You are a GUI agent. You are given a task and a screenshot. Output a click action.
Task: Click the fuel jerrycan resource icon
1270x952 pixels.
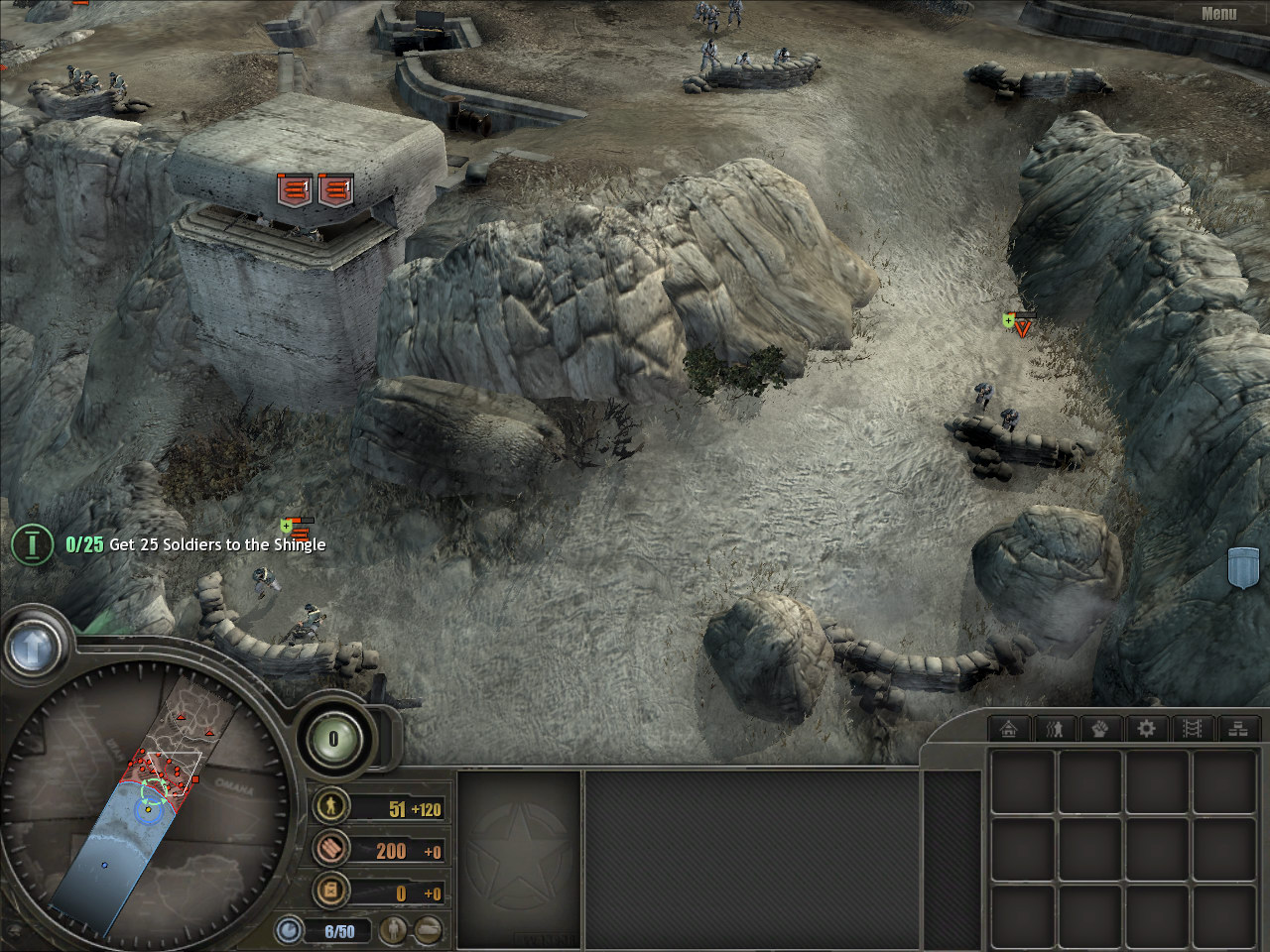330,892
